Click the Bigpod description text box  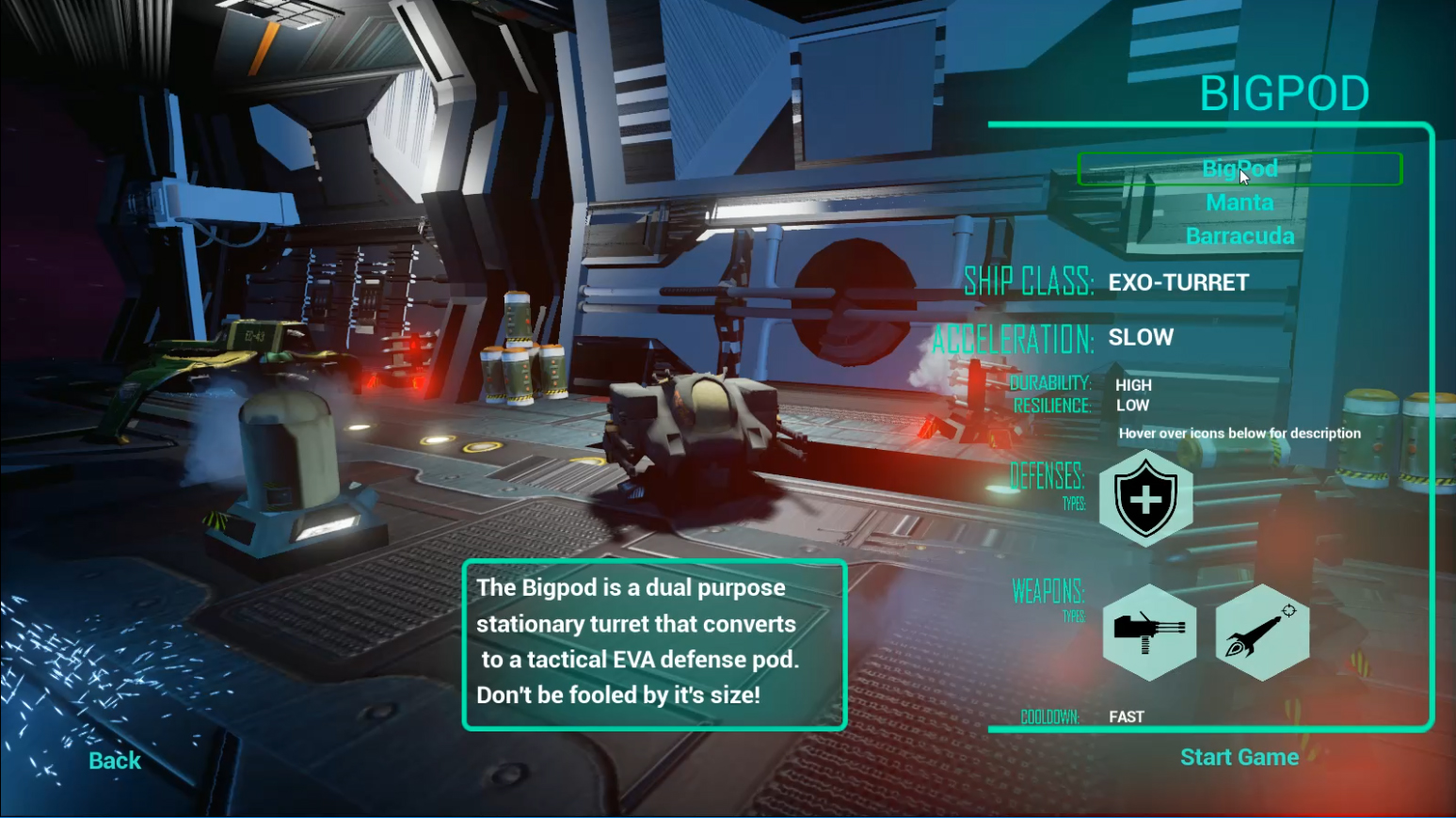(653, 645)
